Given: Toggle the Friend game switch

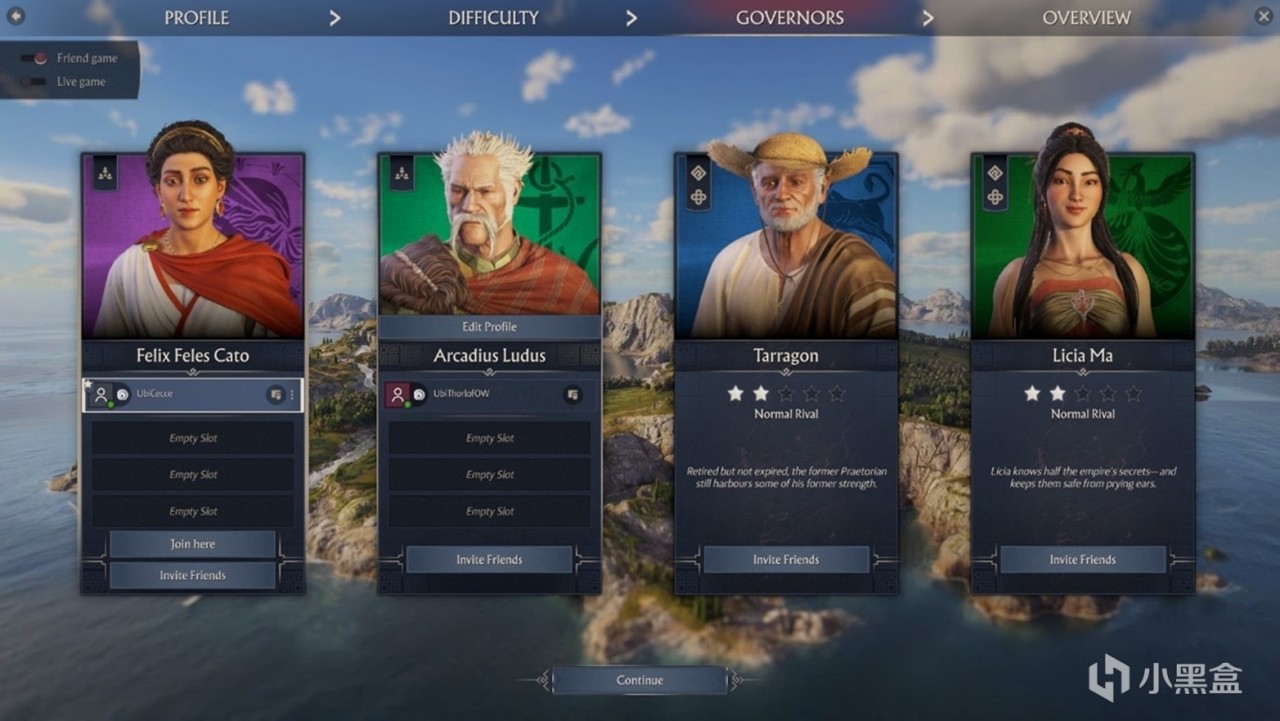Looking at the screenshot, I should coord(35,58).
